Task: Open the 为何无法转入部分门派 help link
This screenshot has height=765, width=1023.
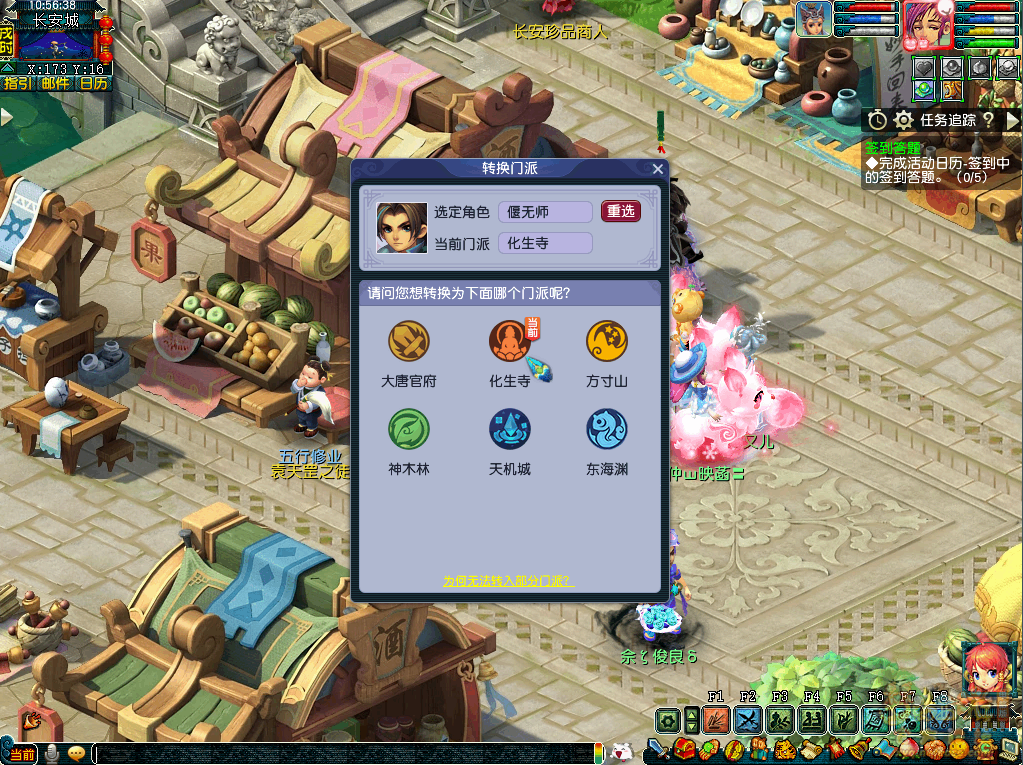Action: point(509,581)
